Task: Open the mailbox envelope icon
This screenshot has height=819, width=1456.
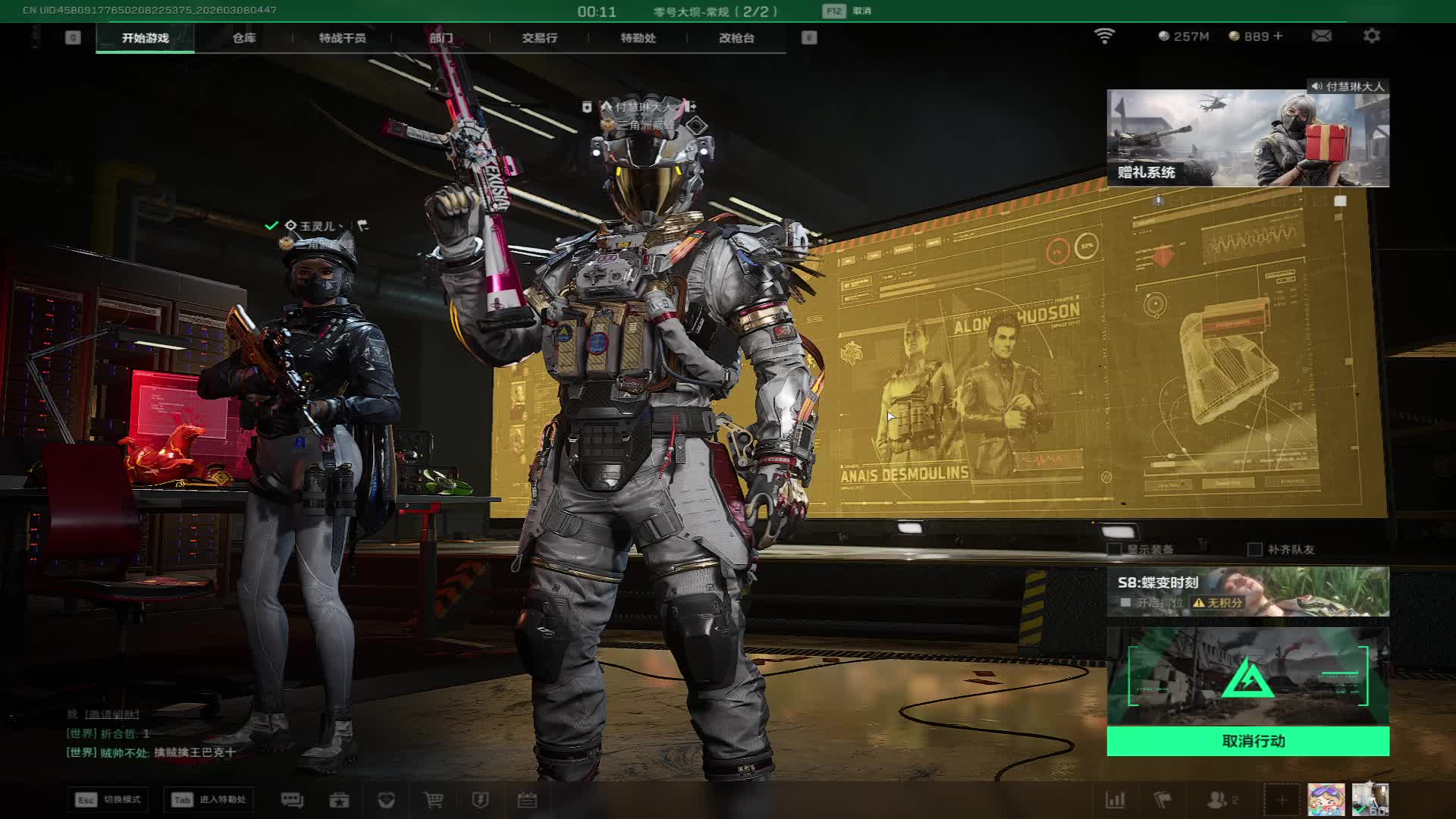Action: (x=1321, y=36)
